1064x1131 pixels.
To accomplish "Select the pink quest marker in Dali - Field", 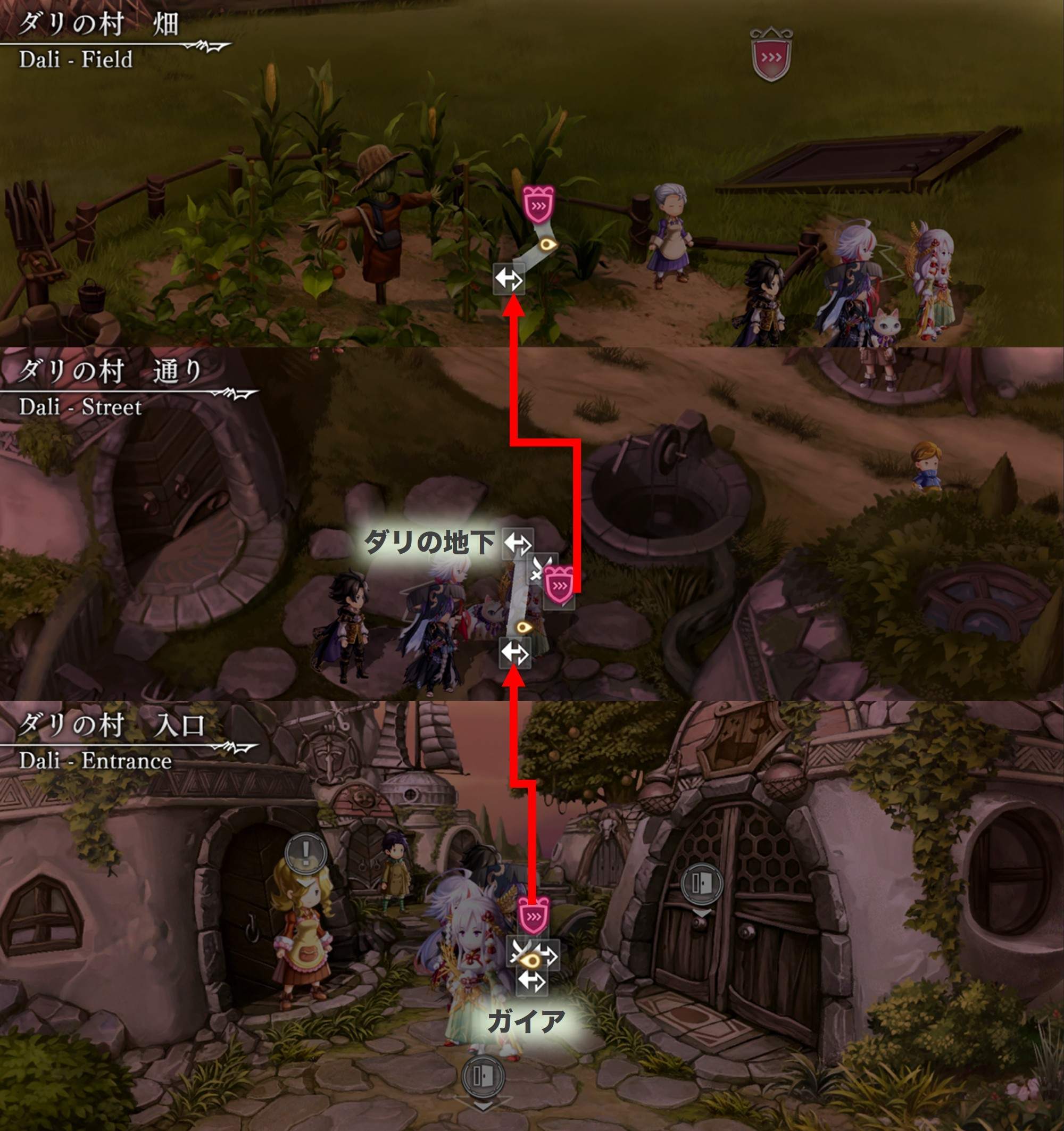I will click(x=538, y=205).
